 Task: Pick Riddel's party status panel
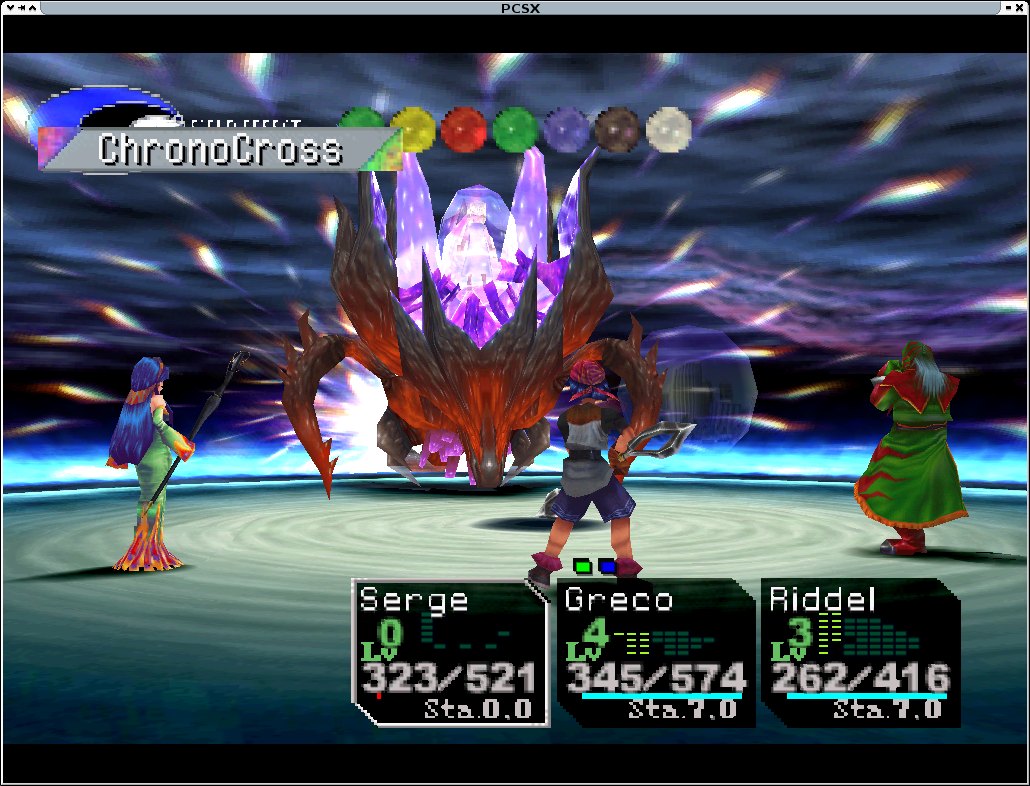point(860,652)
